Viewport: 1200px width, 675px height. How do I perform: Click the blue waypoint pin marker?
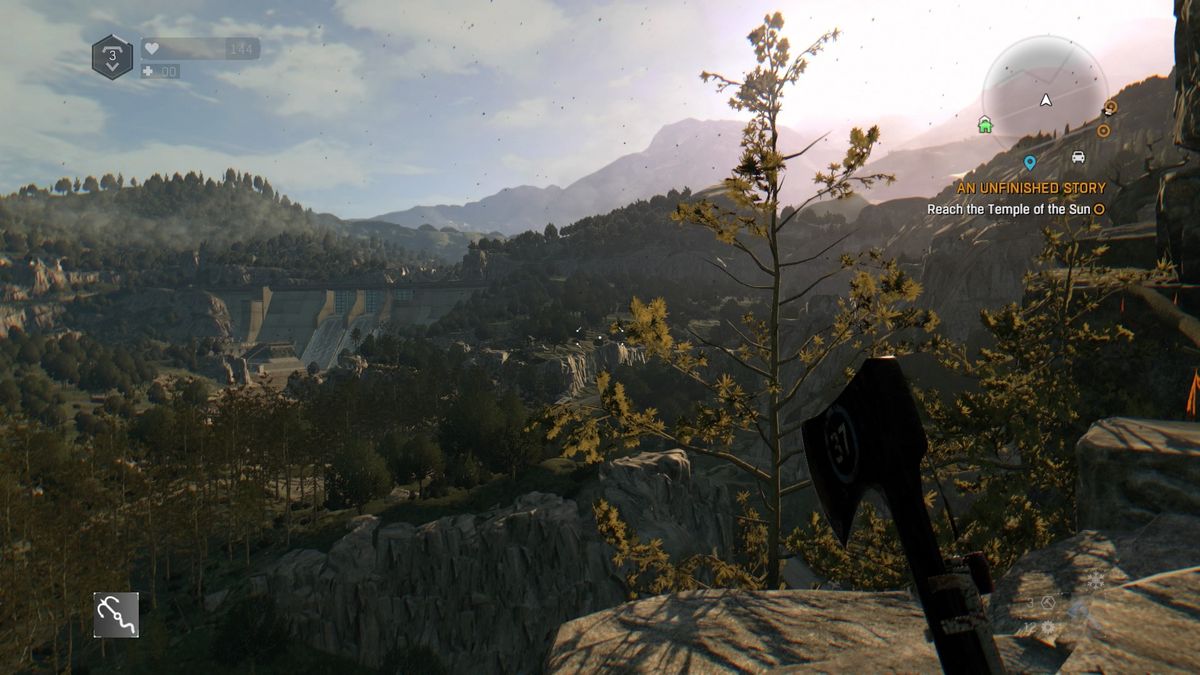click(1029, 162)
